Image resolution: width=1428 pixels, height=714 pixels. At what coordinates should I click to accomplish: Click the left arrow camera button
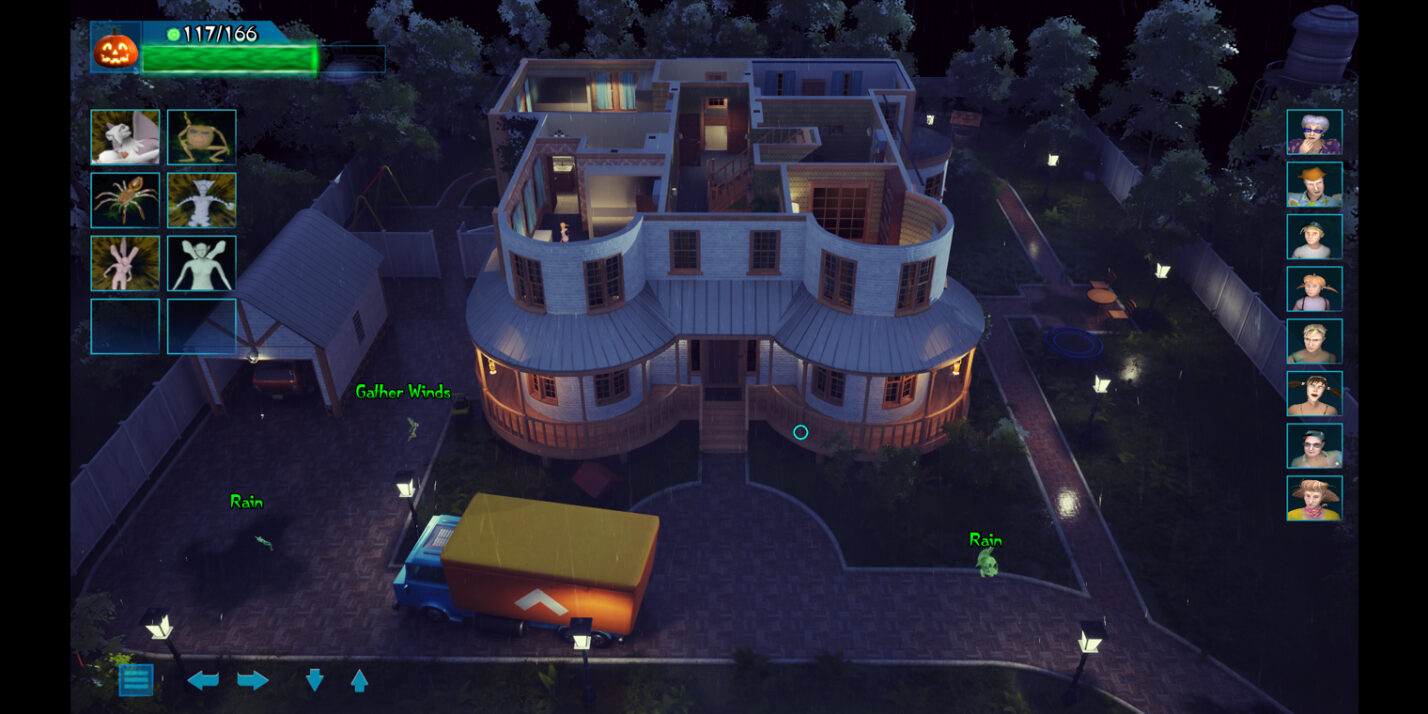203,681
